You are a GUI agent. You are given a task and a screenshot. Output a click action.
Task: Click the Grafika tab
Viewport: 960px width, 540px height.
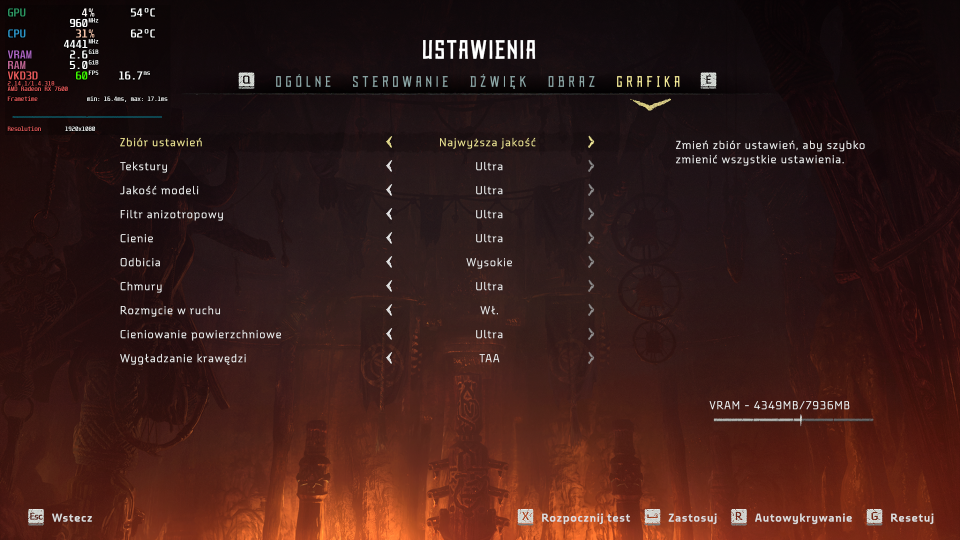click(x=649, y=82)
